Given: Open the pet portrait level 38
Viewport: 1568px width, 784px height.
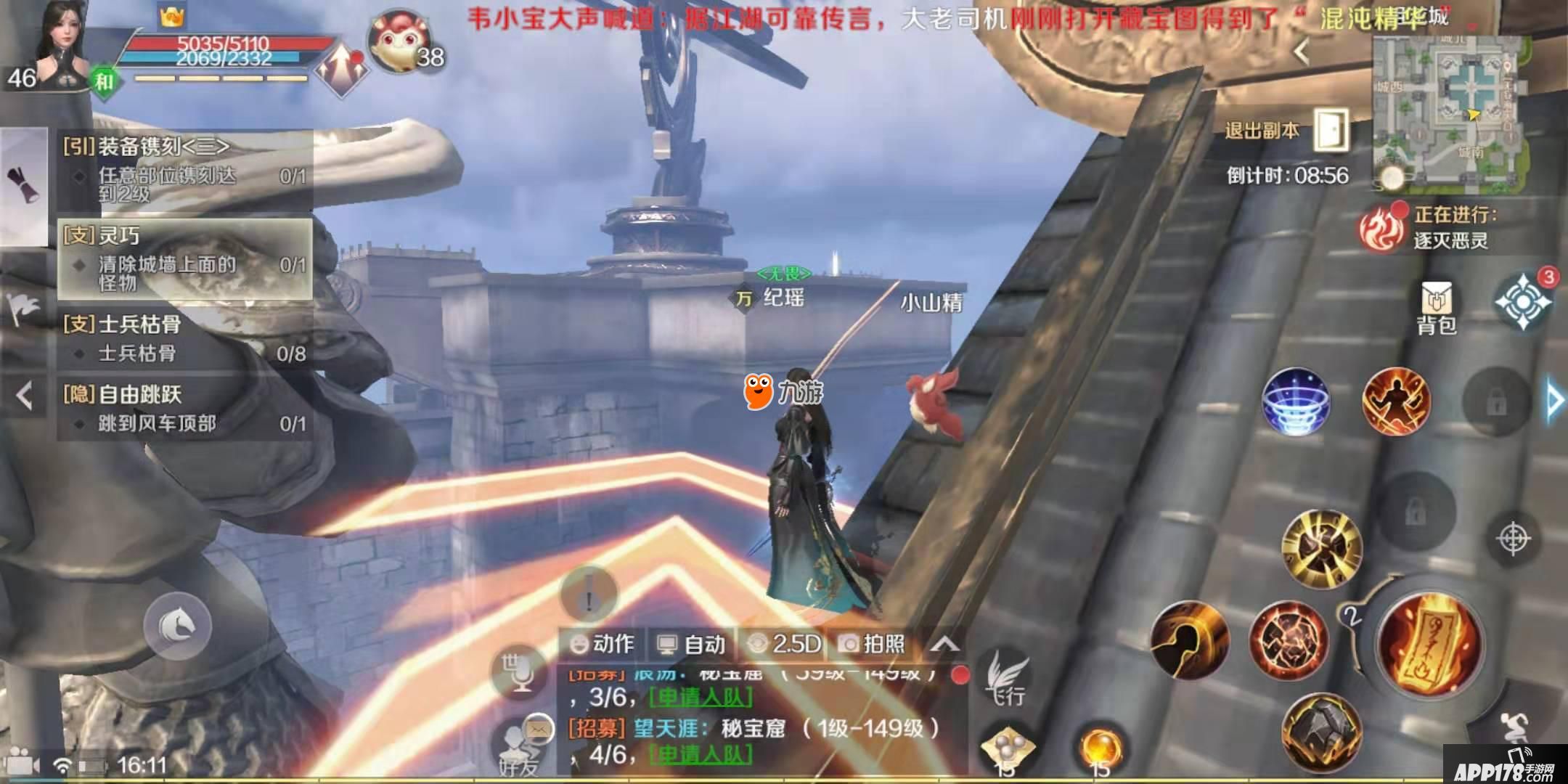Looking at the screenshot, I should tap(399, 44).
